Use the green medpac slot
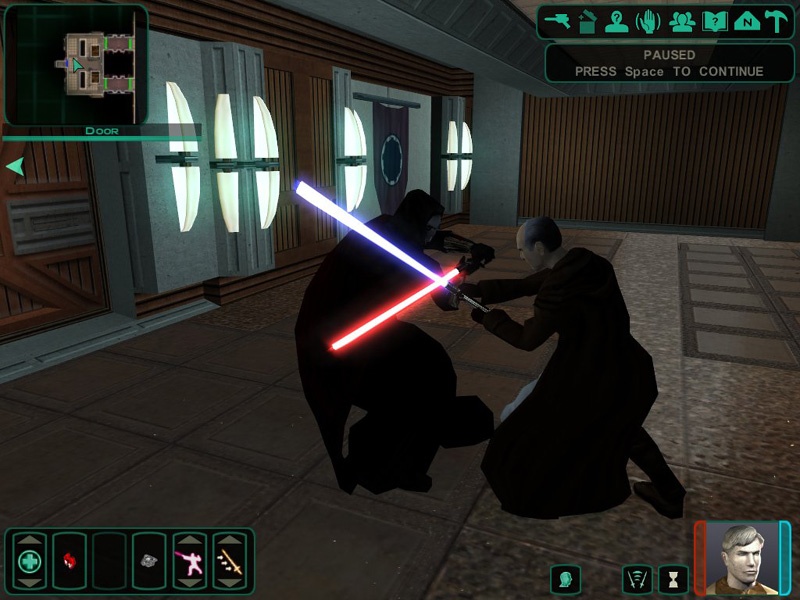Viewport: 800px width, 600px height. tap(29, 561)
